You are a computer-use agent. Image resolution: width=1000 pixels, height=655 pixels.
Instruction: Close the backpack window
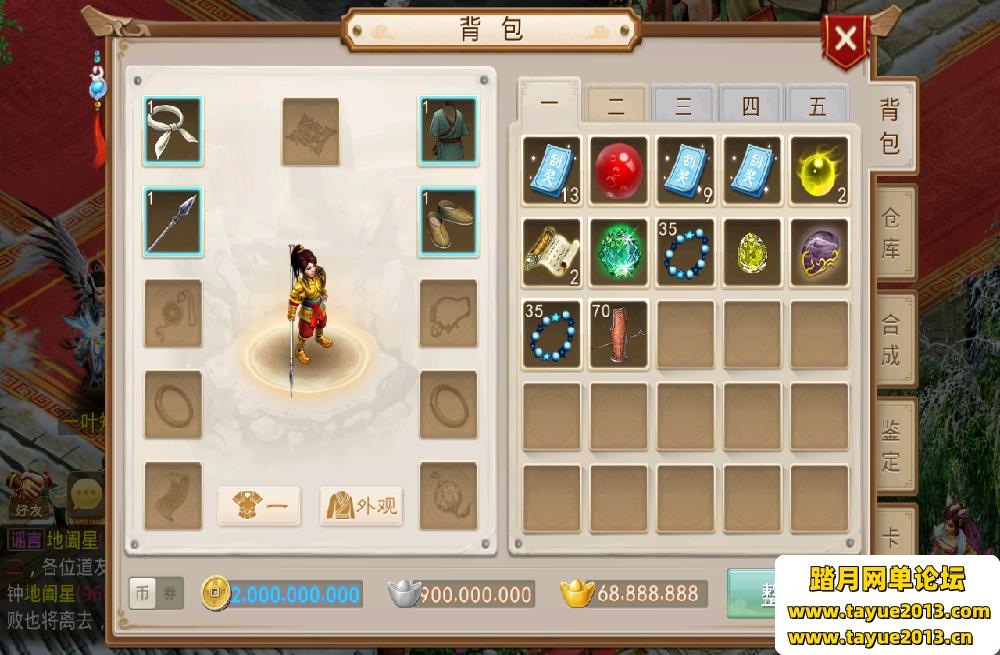point(845,40)
